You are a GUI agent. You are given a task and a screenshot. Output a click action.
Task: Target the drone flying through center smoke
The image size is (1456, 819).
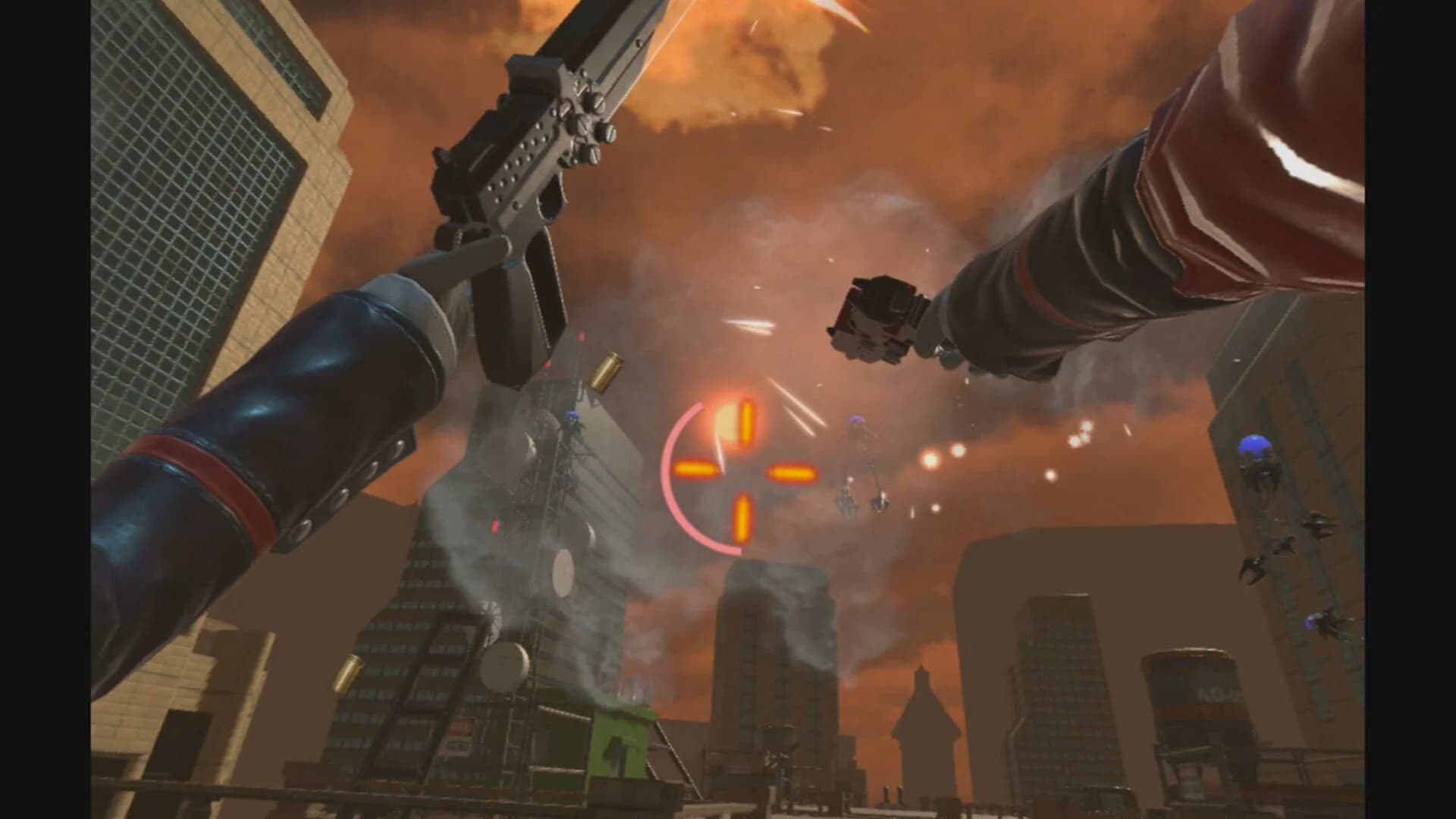[x=857, y=425]
